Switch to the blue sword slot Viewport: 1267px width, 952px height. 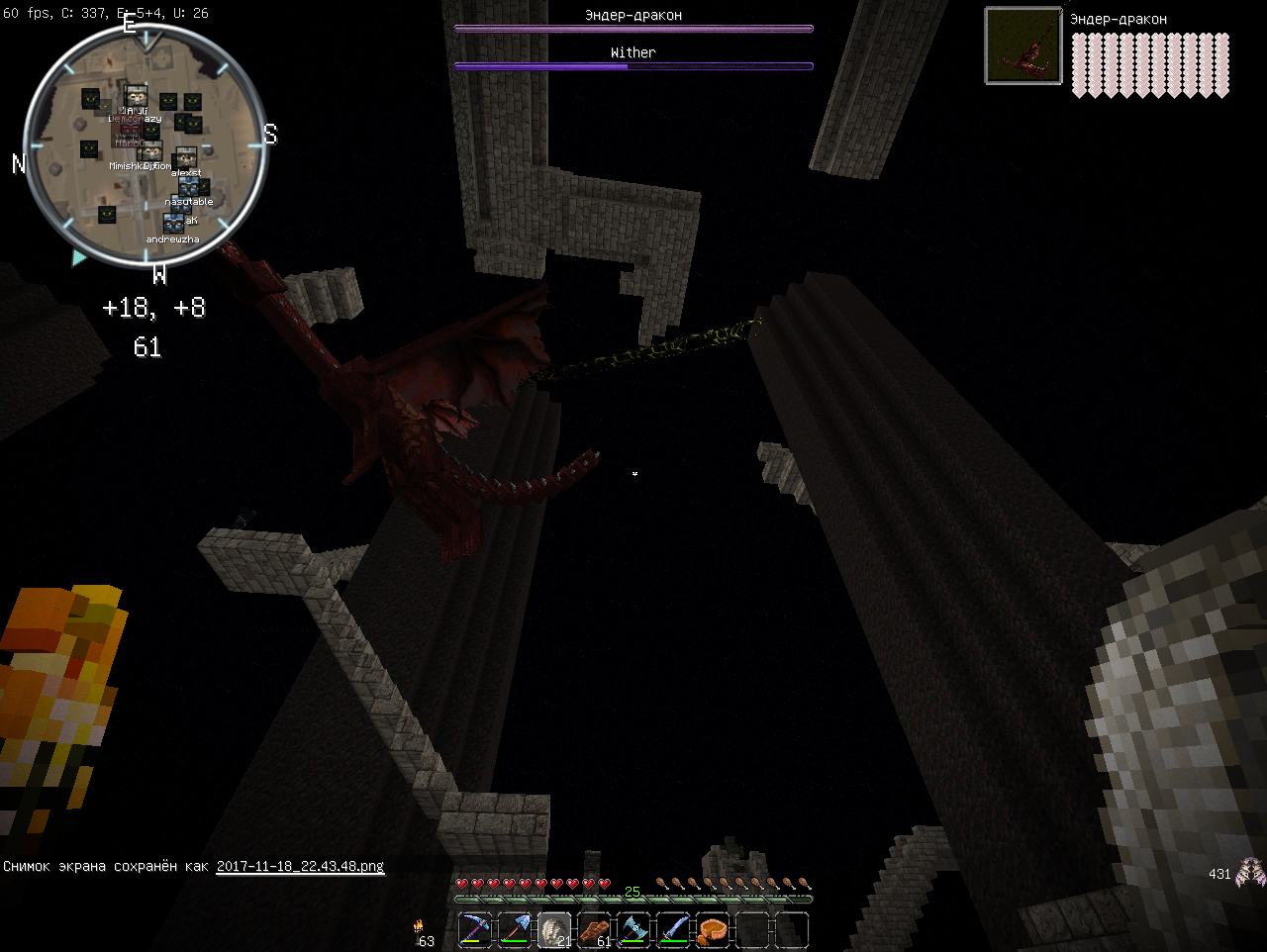673,930
